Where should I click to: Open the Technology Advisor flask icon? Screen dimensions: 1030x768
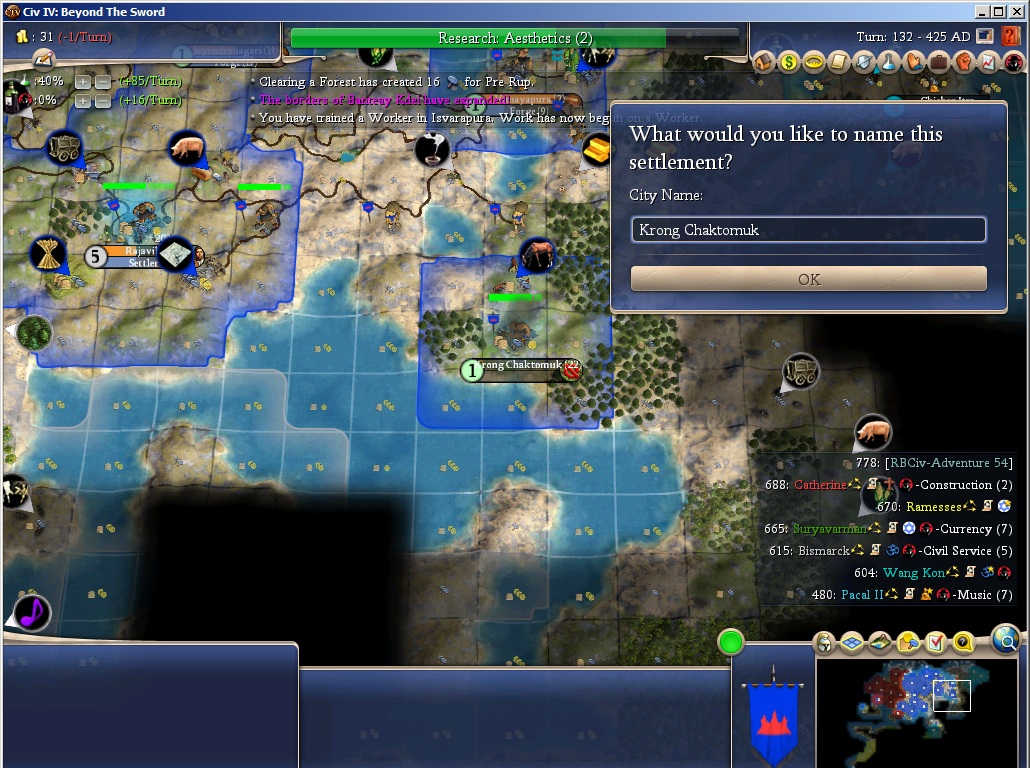889,63
